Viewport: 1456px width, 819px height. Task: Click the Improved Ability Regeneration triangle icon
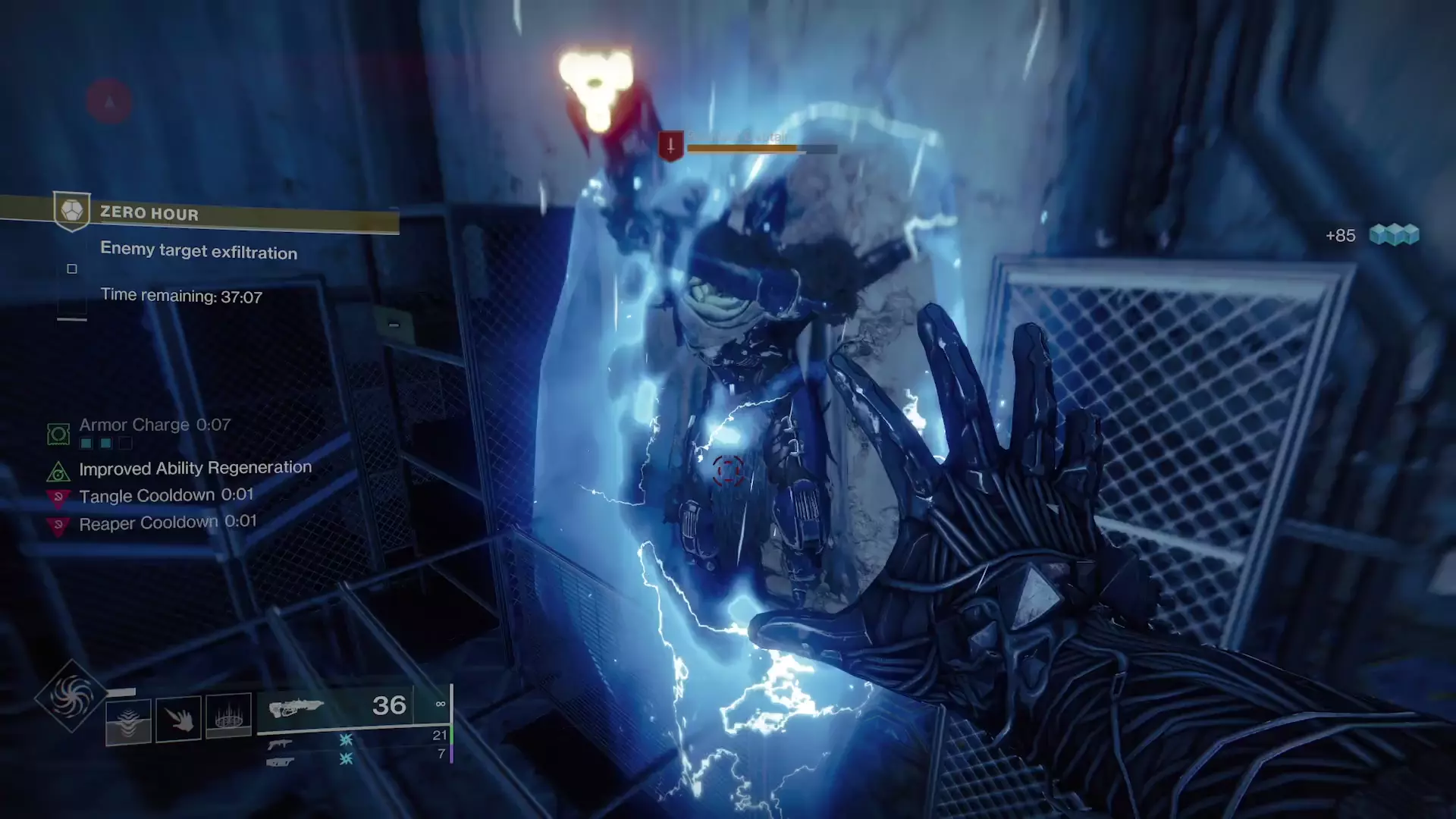click(58, 471)
